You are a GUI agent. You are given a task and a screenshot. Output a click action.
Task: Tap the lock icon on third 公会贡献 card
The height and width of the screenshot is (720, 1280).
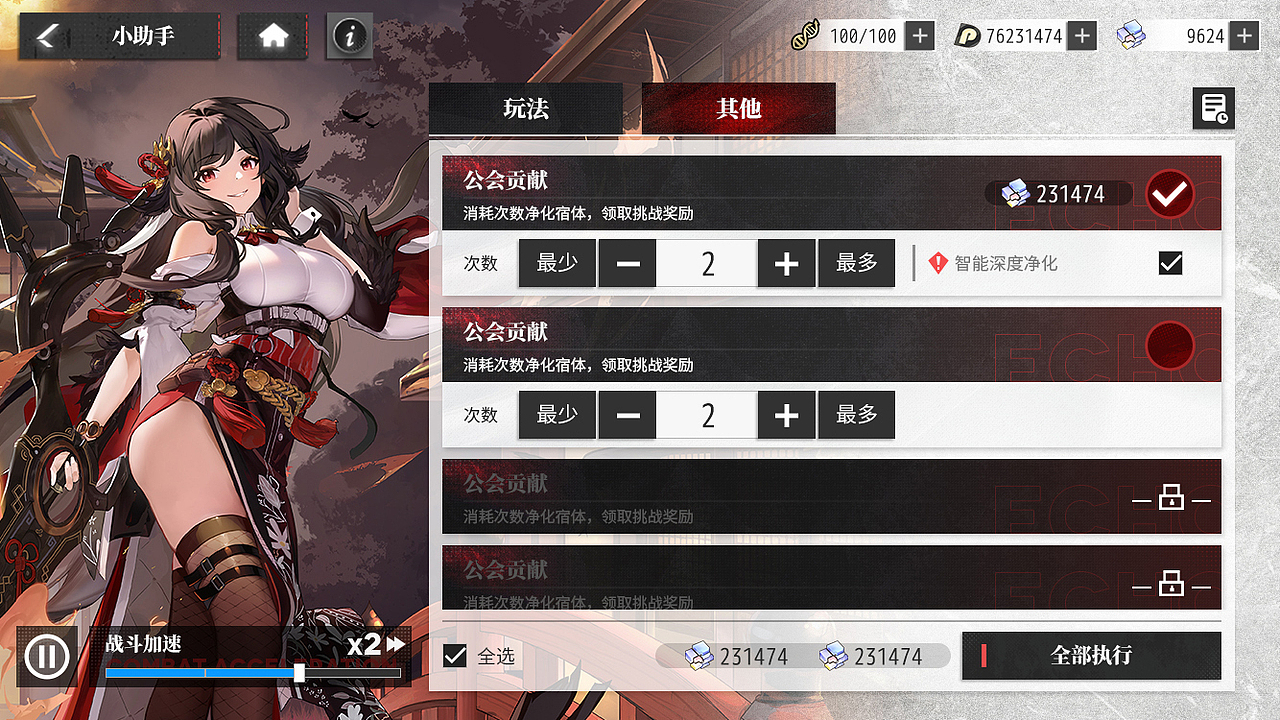tap(1171, 497)
